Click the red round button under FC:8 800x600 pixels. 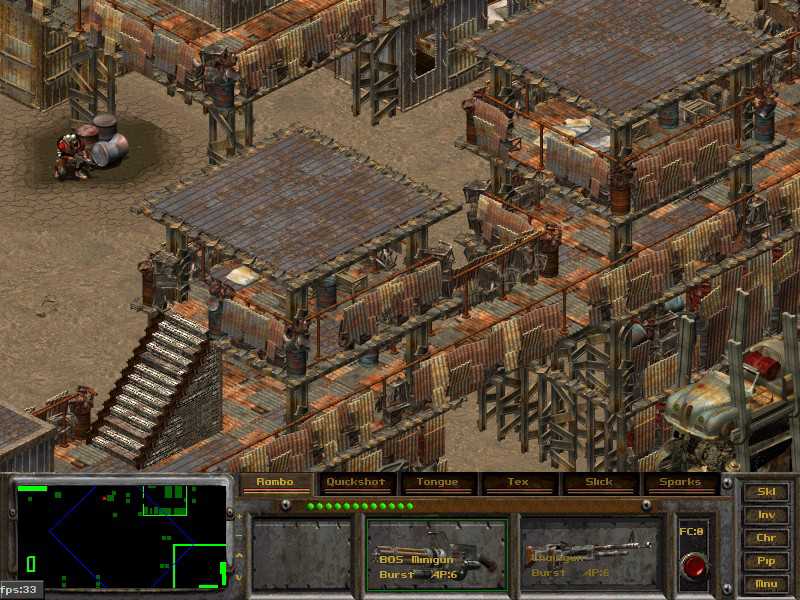[x=693, y=564]
